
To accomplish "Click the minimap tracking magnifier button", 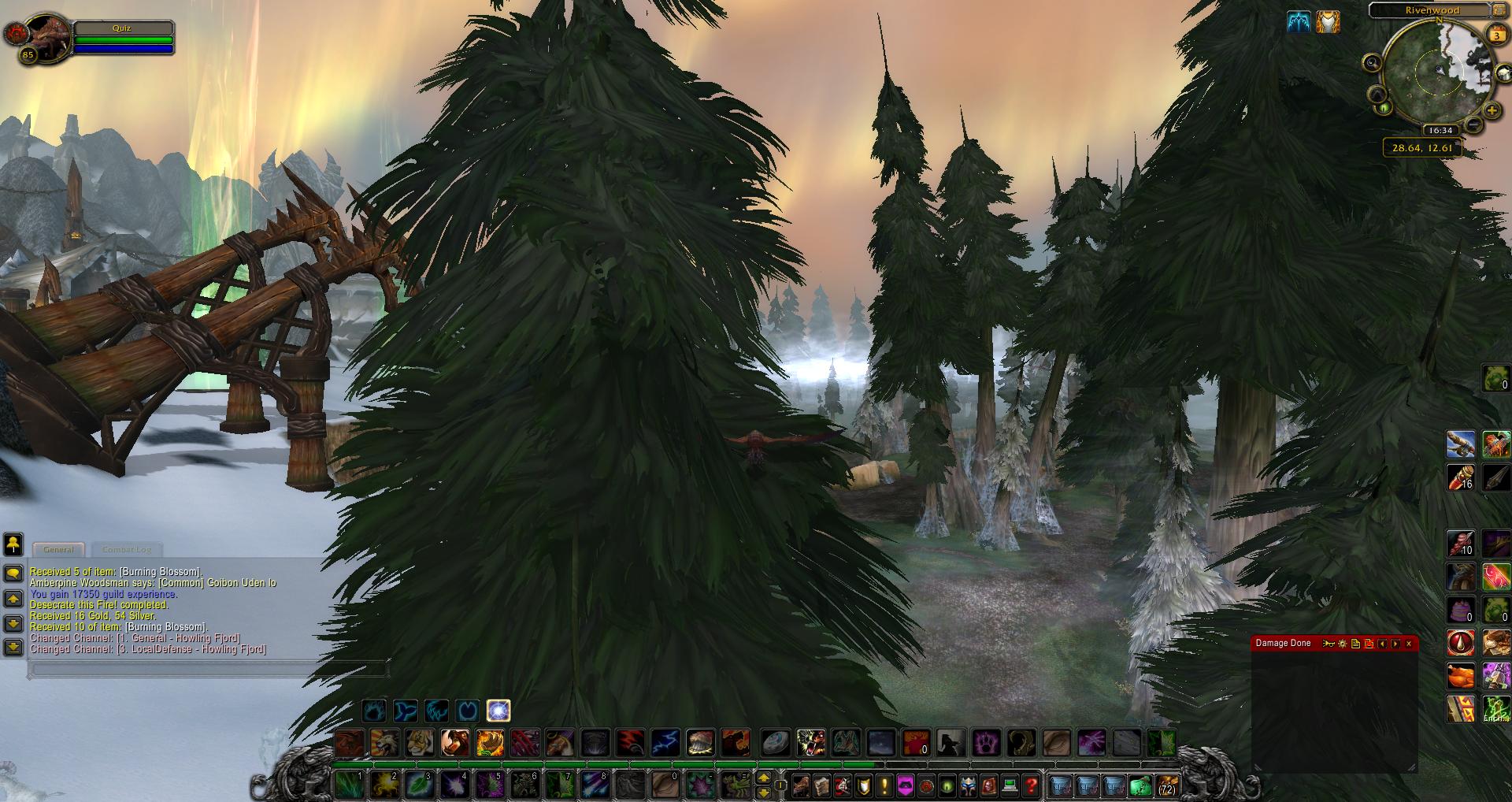I will click(1372, 63).
